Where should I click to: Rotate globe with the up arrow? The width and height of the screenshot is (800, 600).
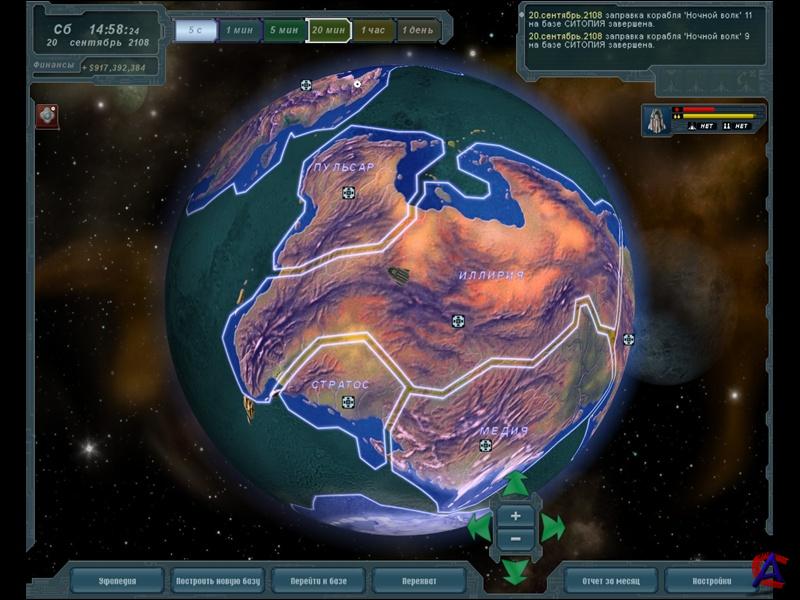click(515, 486)
